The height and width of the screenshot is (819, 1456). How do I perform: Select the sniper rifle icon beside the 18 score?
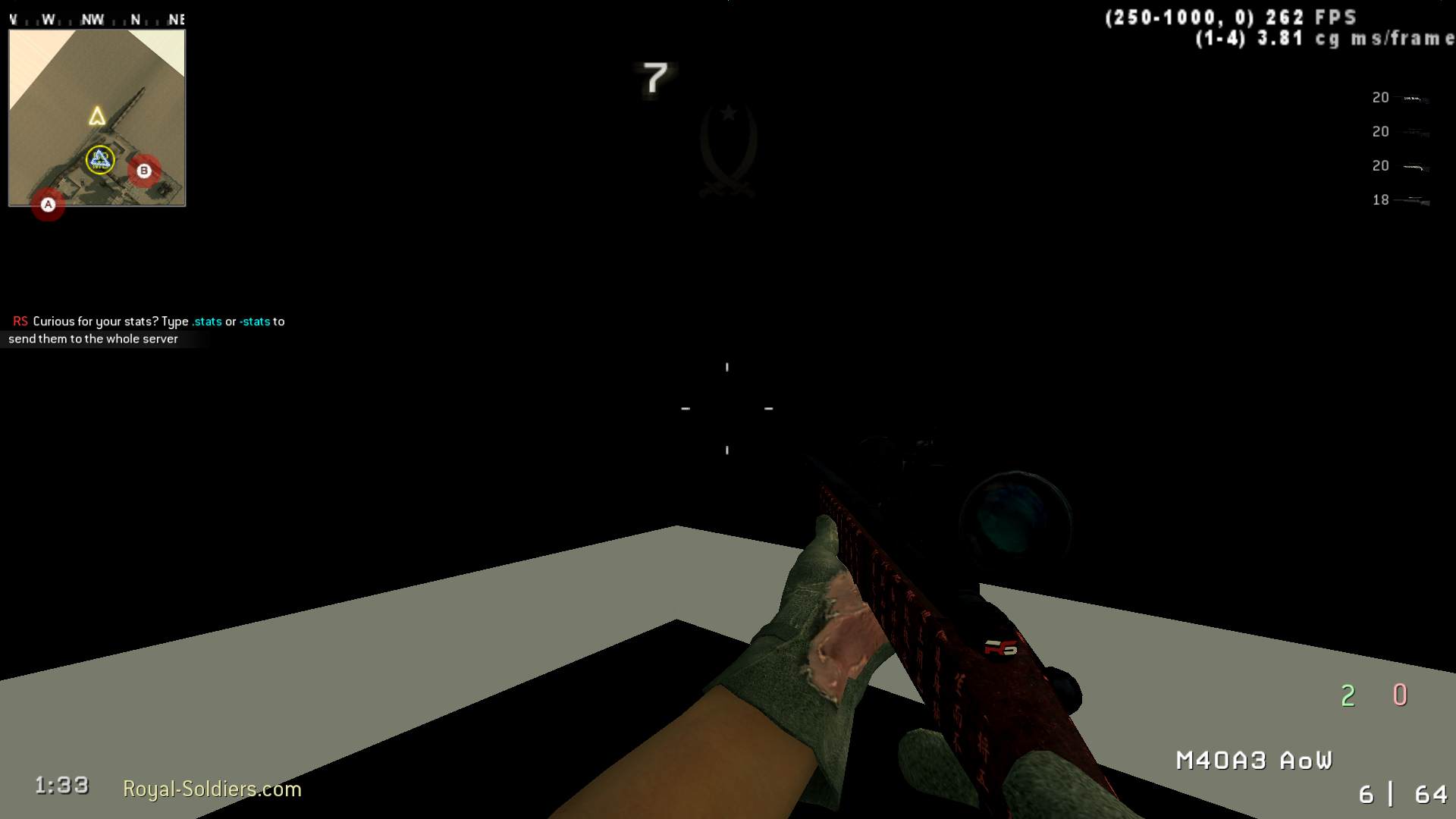(1413, 199)
